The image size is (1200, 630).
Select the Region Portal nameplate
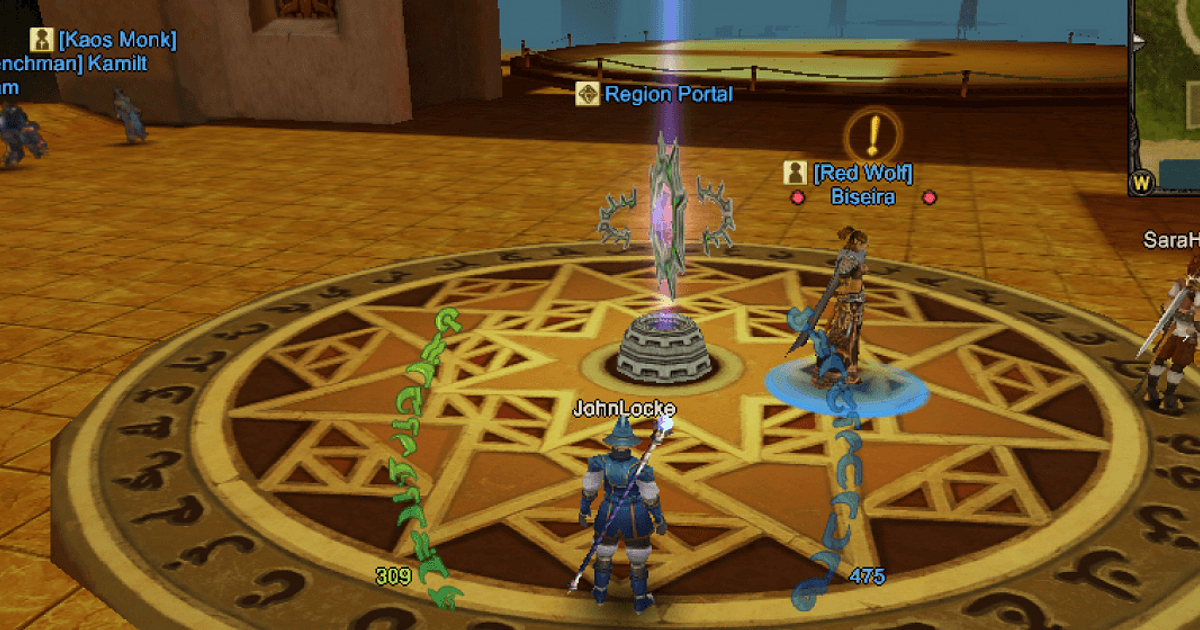[x=656, y=95]
